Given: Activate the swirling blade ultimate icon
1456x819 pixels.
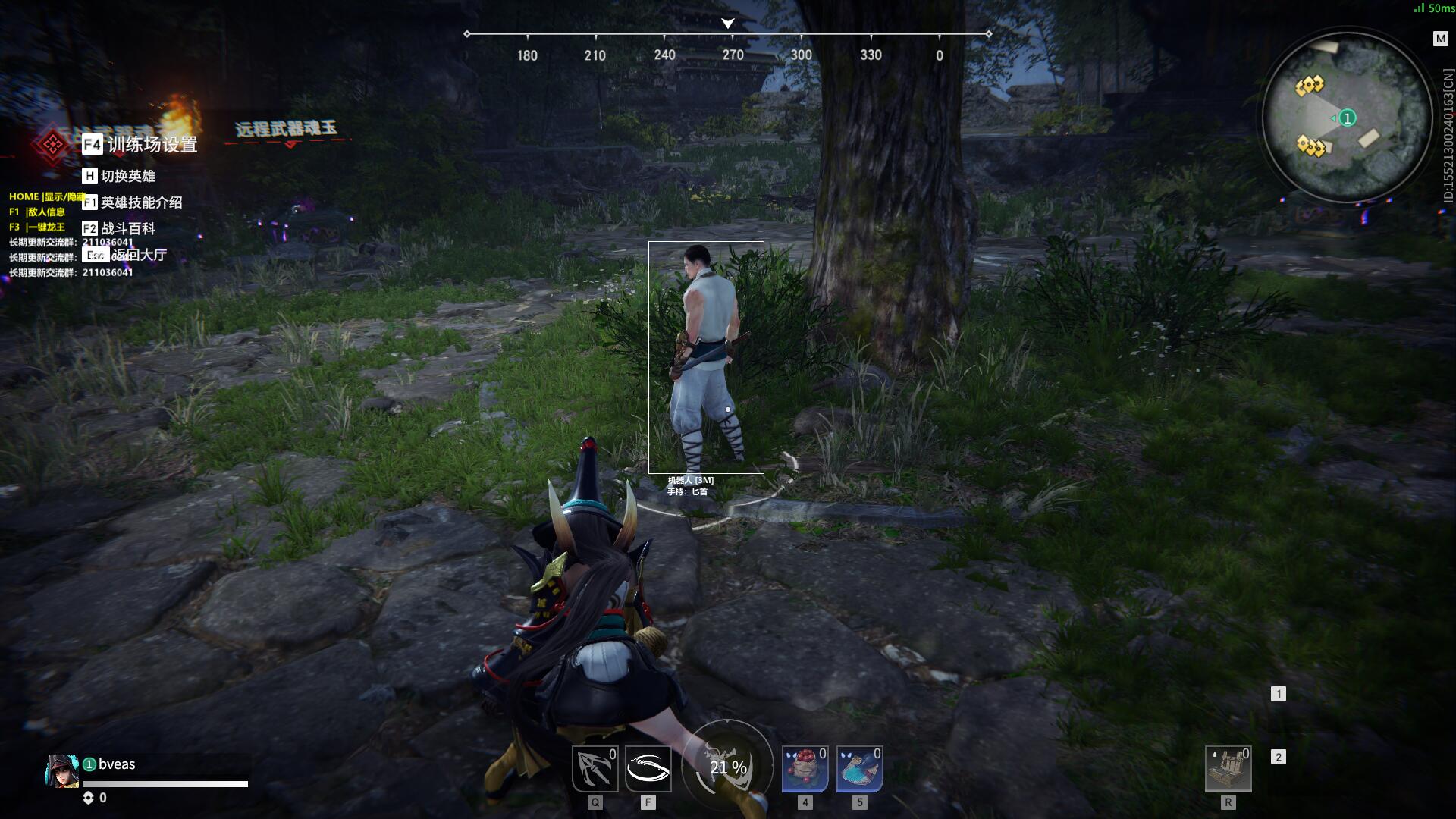Looking at the screenshot, I should pyautogui.click(x=648, y=769).
